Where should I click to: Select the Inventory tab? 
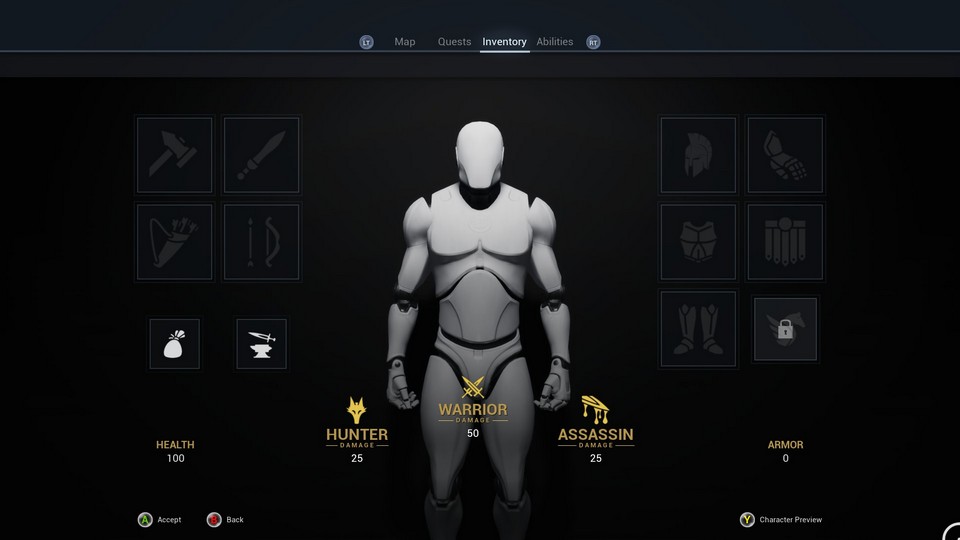pyautogui.click(x=504, y=42)
